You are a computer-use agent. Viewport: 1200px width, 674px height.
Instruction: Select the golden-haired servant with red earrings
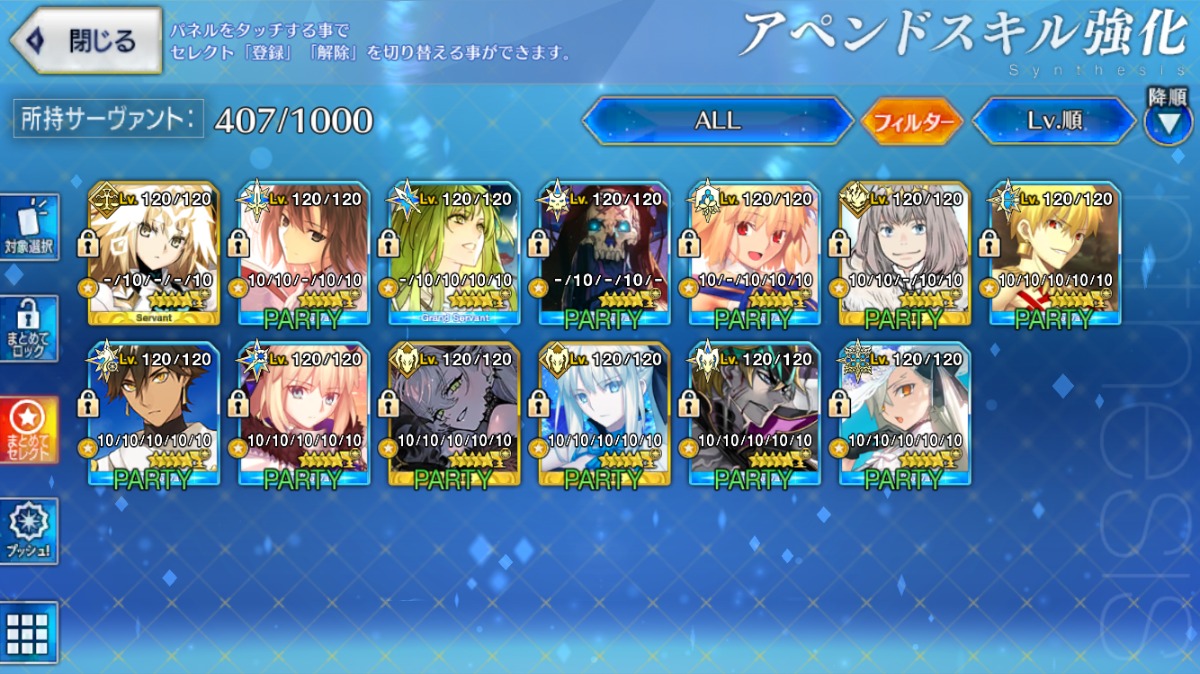pyautogui.click(x=1054, y=254)
